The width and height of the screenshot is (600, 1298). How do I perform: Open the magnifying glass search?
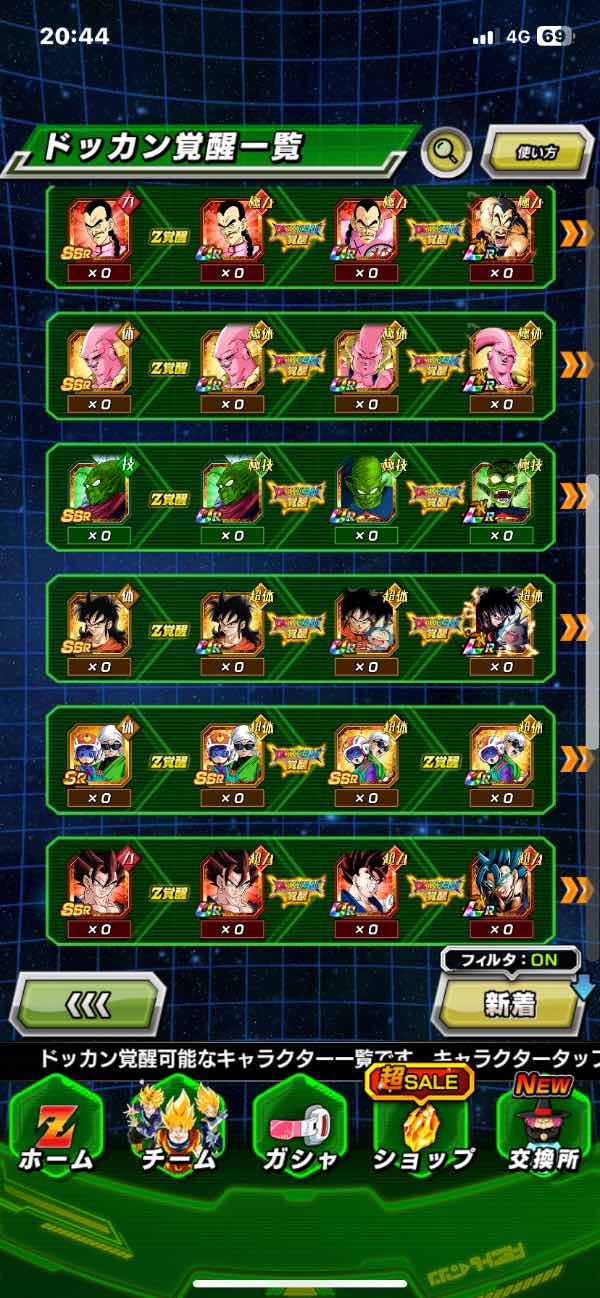447,152
